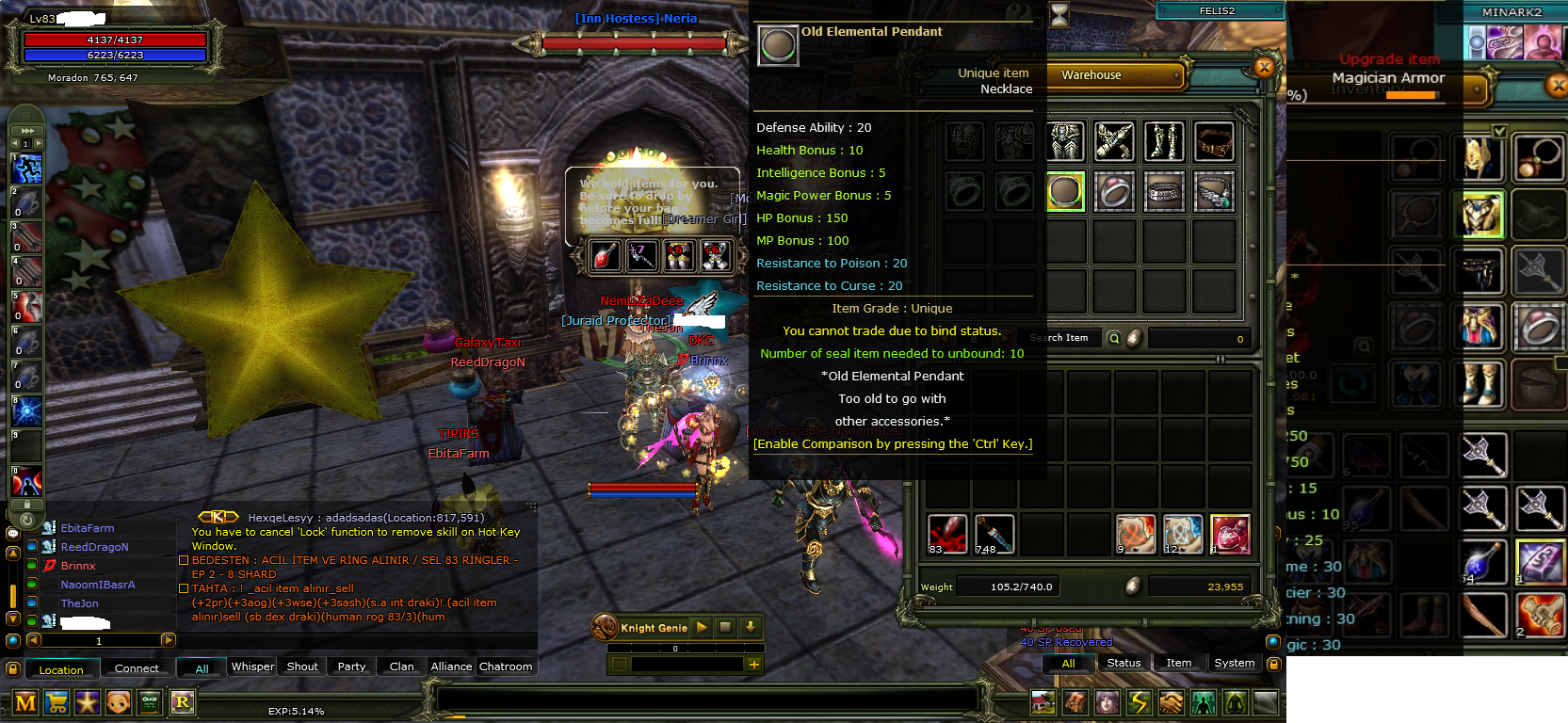Select the leather belt in warehouse
Image resolution: width=1568 pixels, height=723 pixels.
point(1214,141)
